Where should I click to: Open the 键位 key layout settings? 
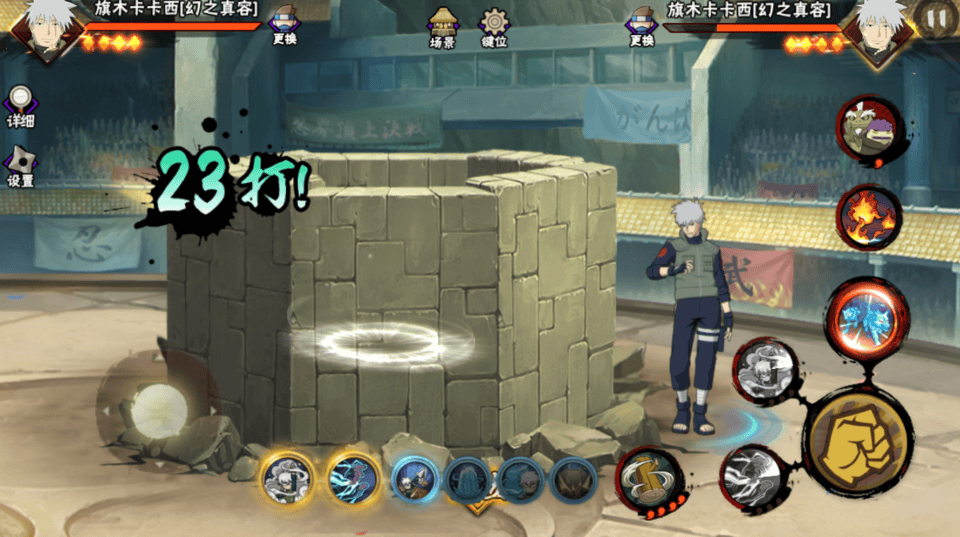click(x=494, y=27)
